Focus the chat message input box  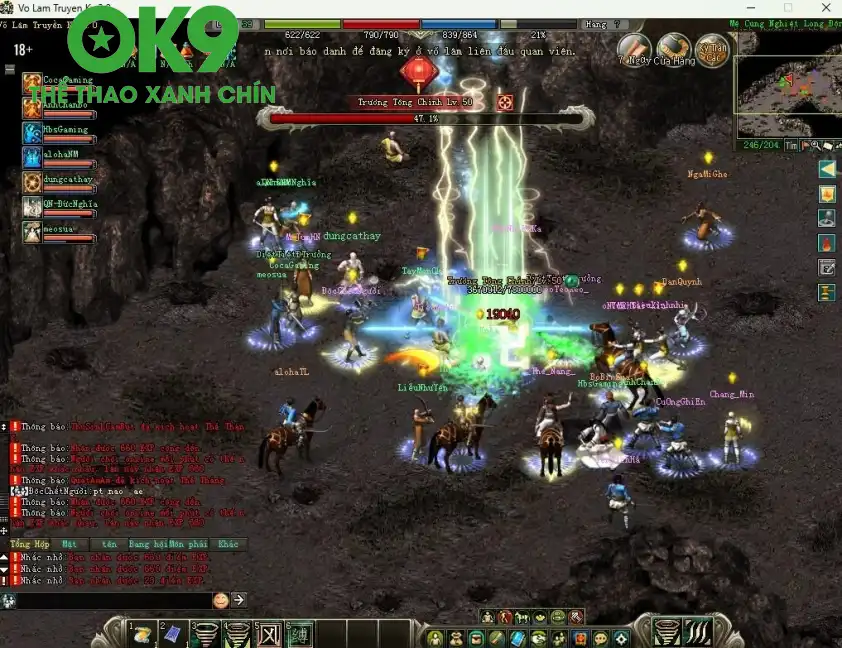112,600
